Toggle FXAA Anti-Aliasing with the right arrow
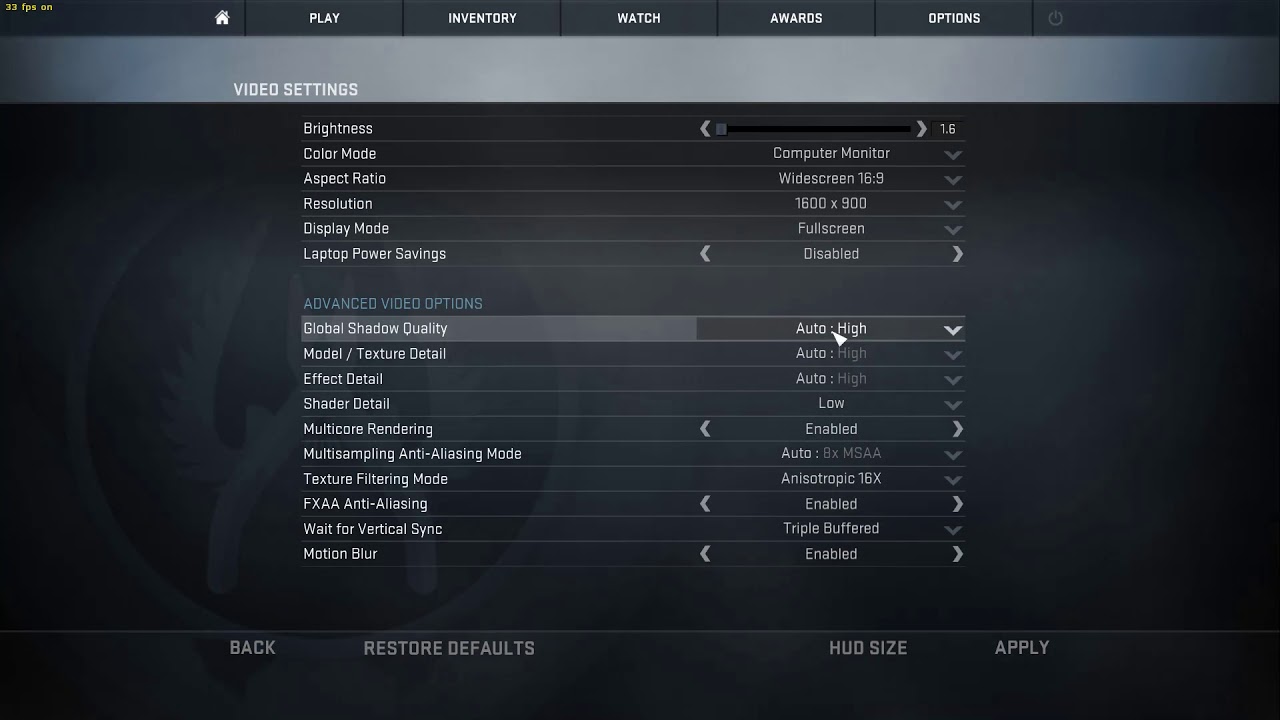This screenshot has height=720, width=1280. (957, 503)
